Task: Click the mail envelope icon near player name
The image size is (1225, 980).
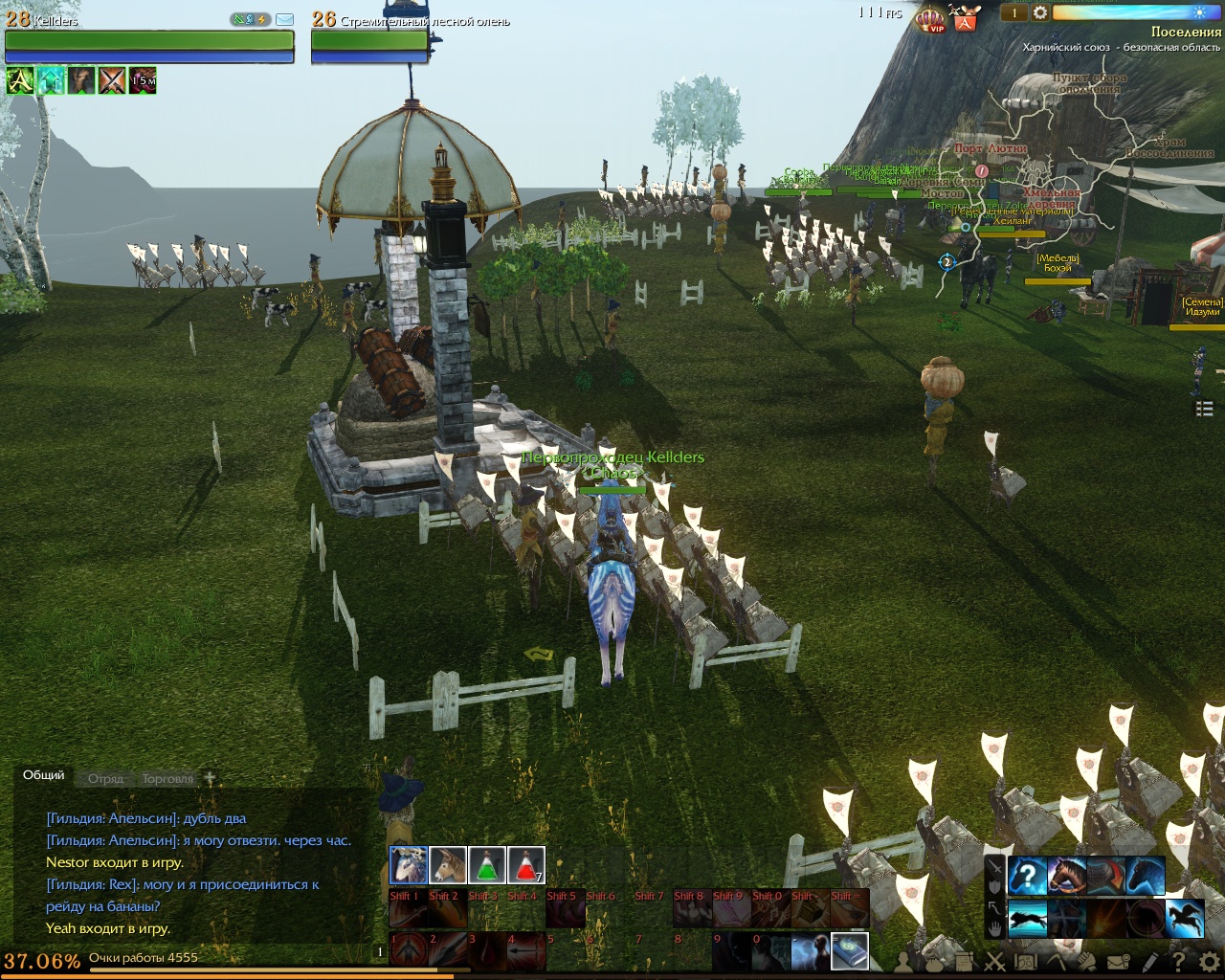Action: pyautogui.click(x=284, y=19)
